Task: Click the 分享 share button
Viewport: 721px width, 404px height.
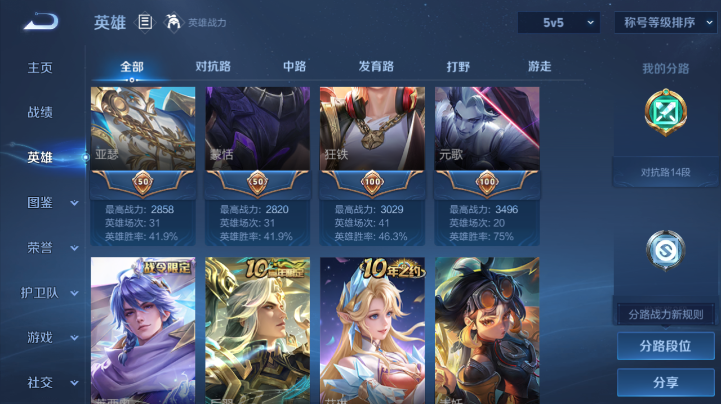Action: pyautogui.click(x=665, y=382)
